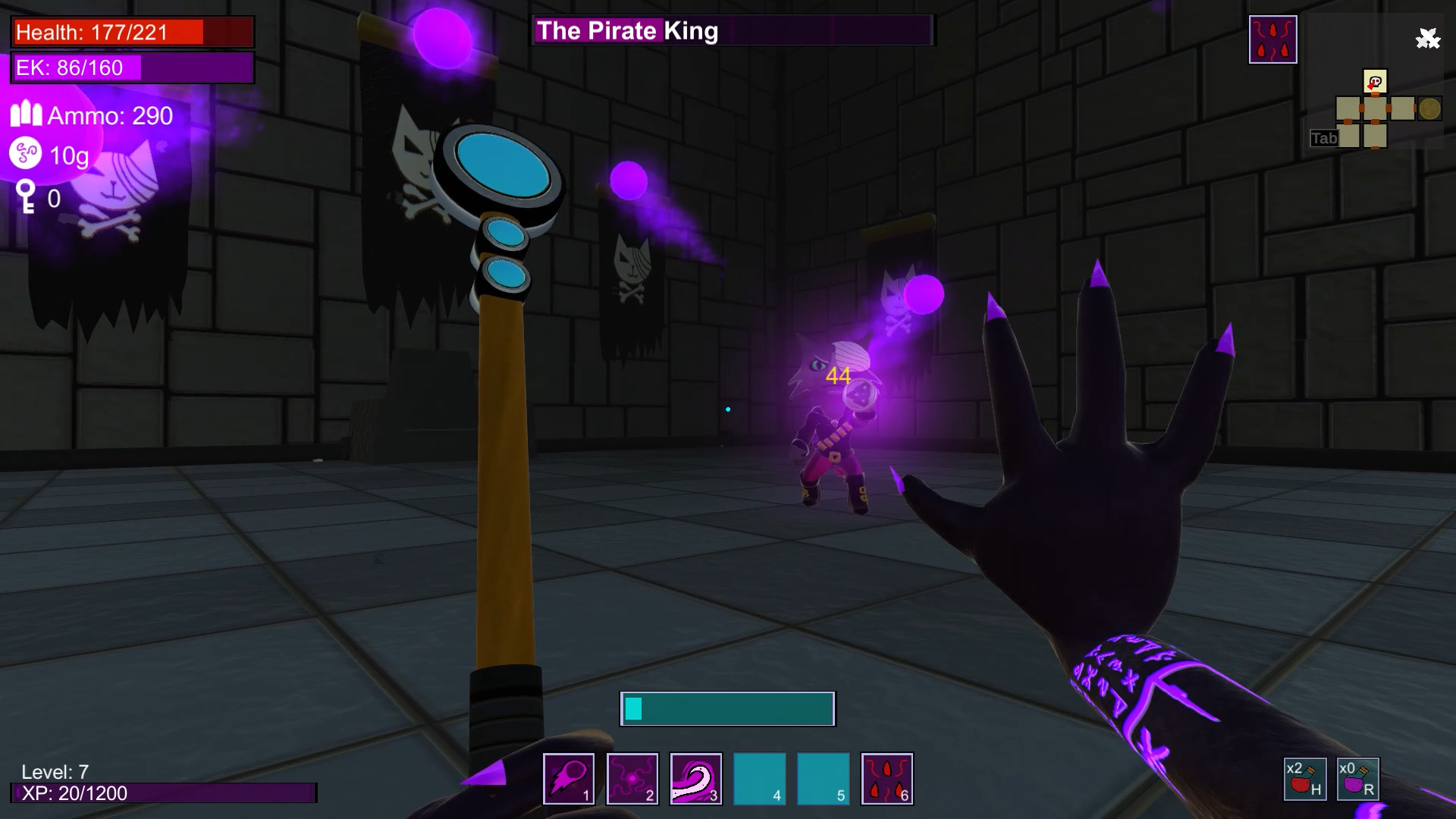Toggle the empty spell slot 5
1456x819 pixels.
[x=823, y=778]
